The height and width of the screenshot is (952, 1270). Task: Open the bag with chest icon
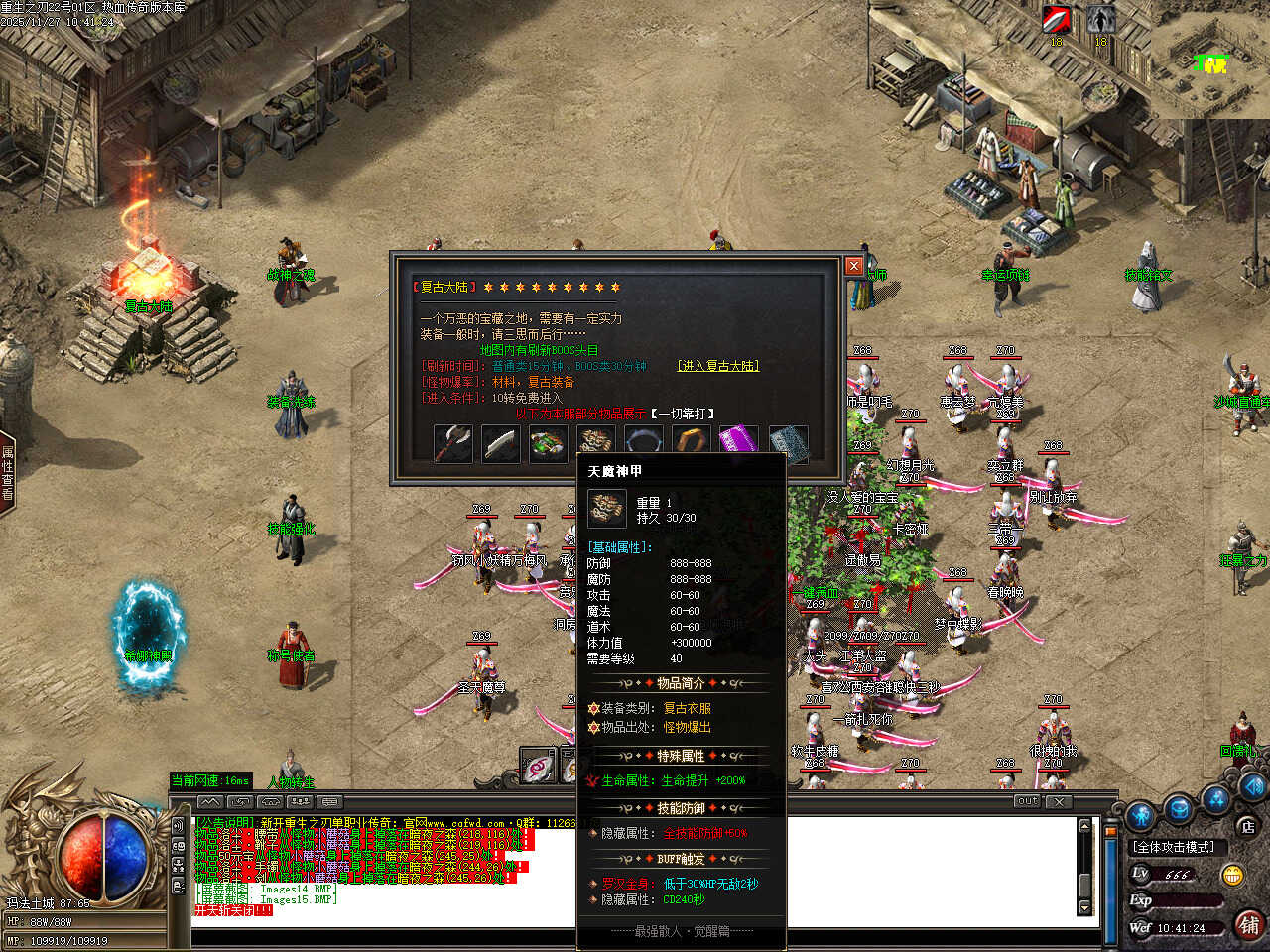click(x=1179, y=808)
